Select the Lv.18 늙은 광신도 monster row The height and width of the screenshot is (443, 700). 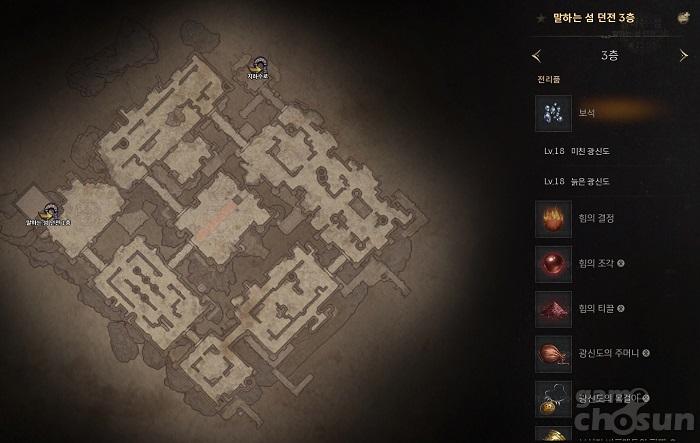point(581,182)
